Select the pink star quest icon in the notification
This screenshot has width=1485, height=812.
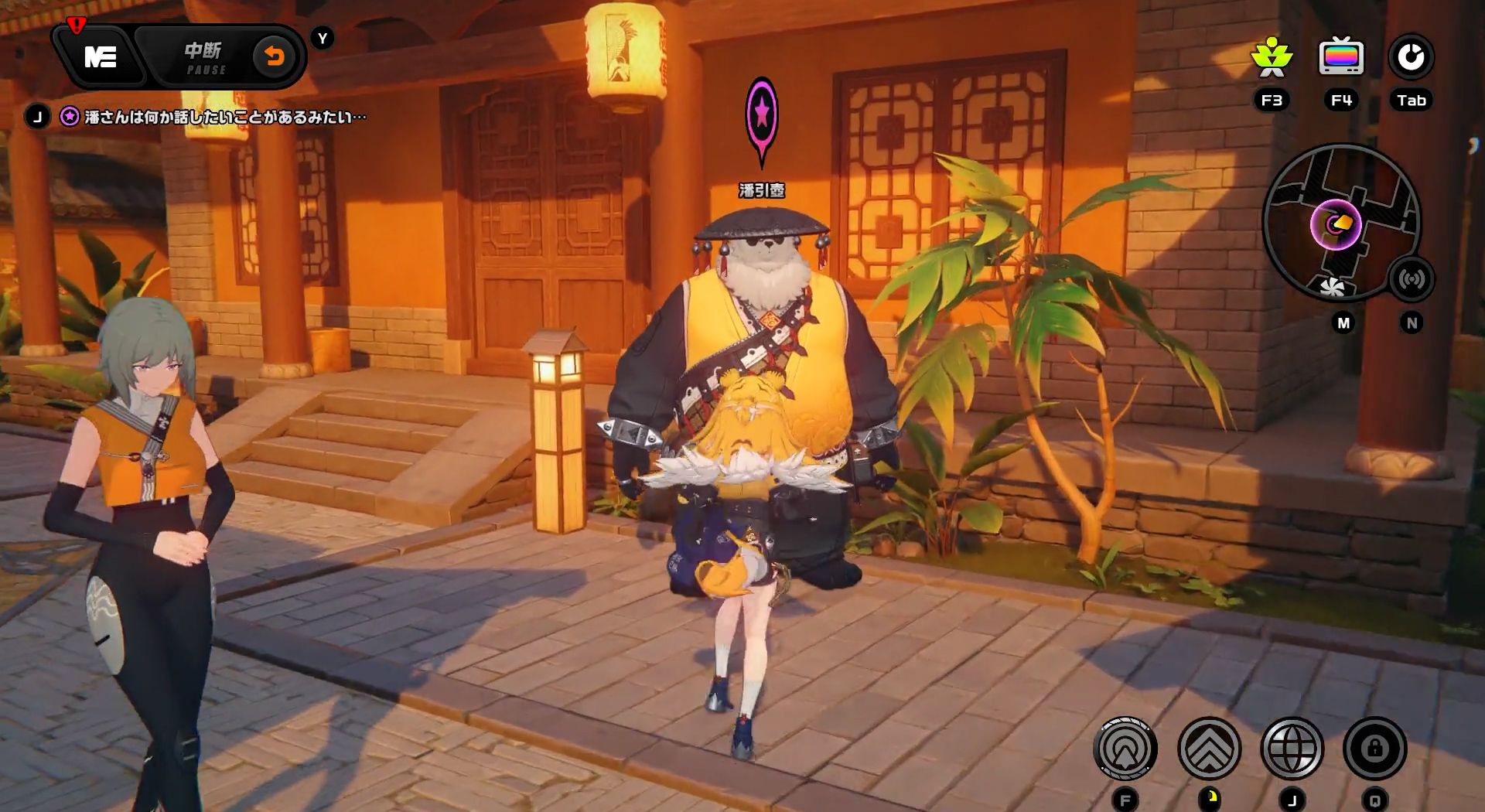coord(69,116)
